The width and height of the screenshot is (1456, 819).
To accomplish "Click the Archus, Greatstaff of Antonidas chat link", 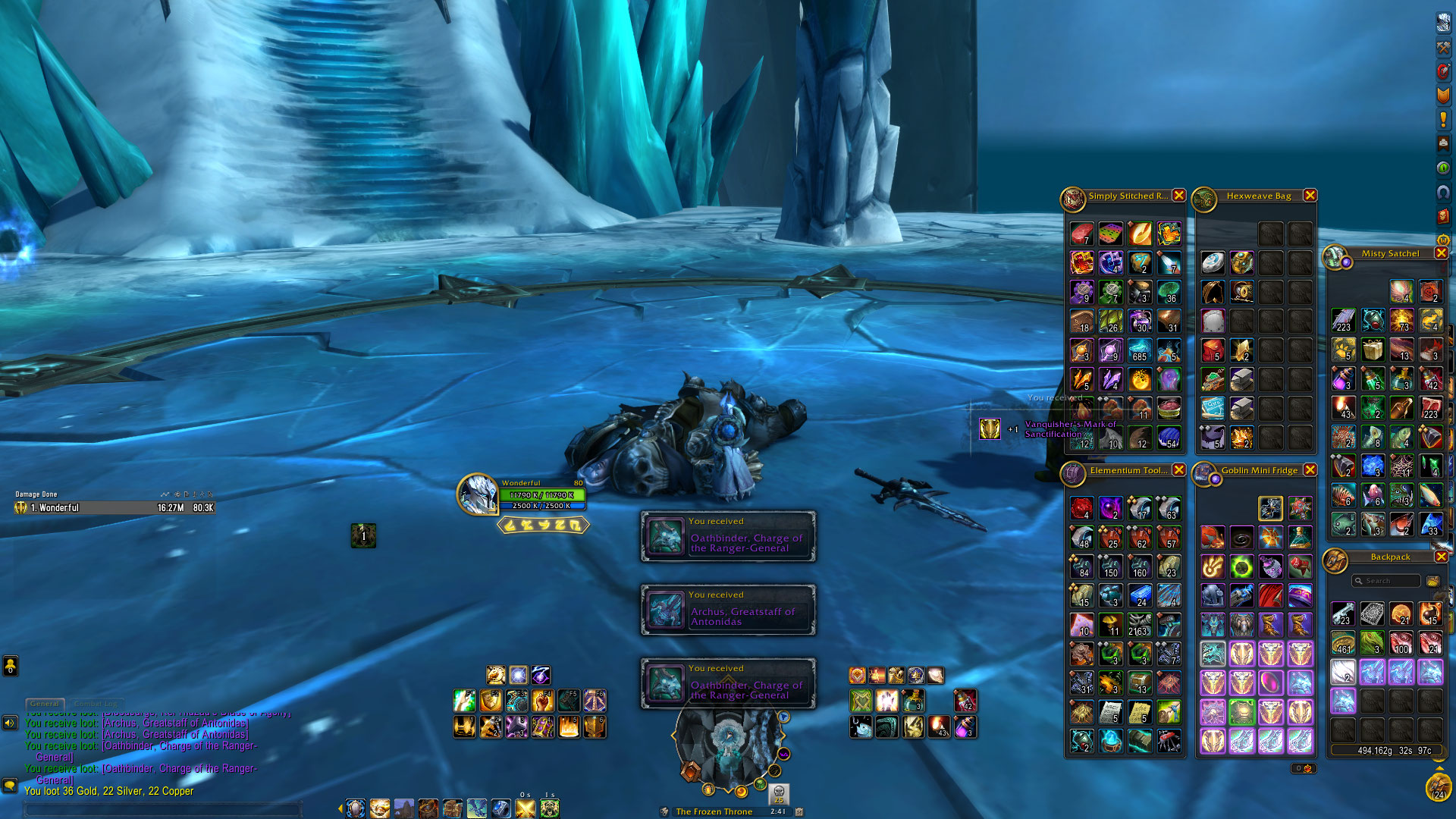I will click(x=174, y=734).
